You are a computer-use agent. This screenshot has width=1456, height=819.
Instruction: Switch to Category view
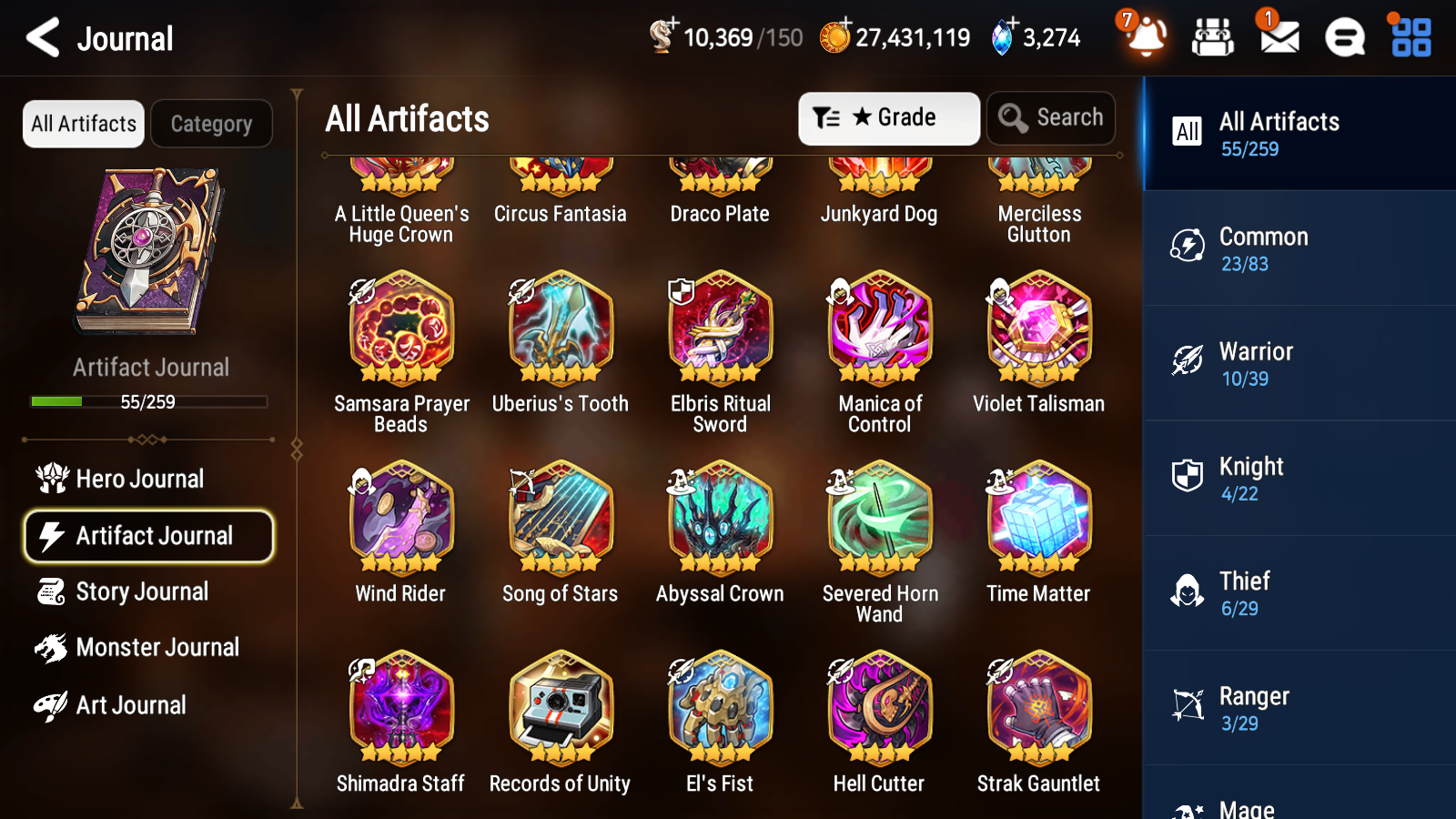[211, 124]
